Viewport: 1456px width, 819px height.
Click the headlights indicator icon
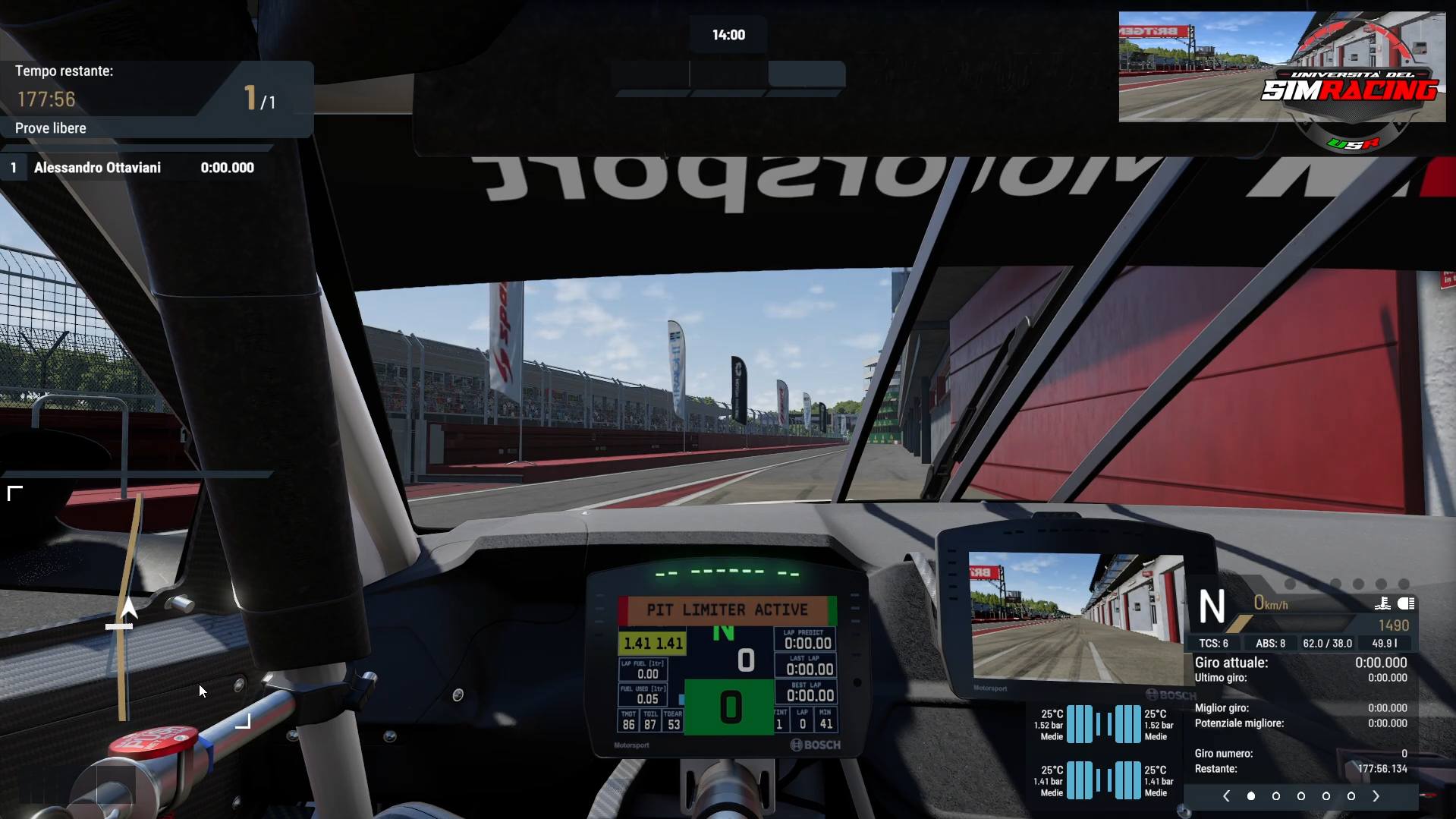coord(1407,603)
